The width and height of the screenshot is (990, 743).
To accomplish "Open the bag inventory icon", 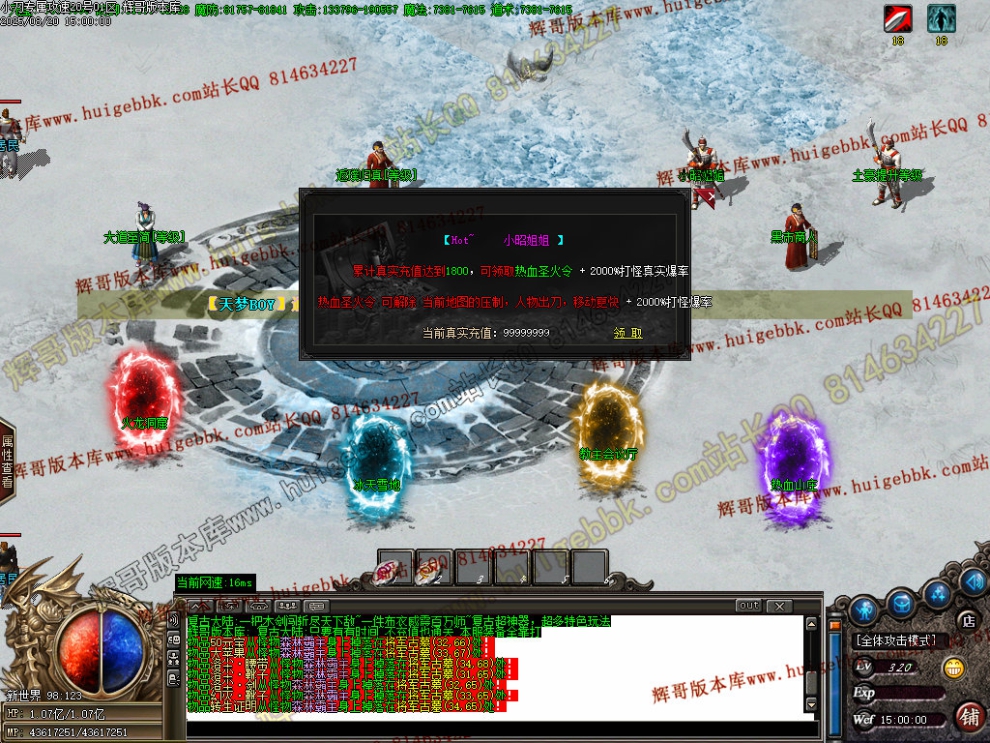I will click(902, 602).
